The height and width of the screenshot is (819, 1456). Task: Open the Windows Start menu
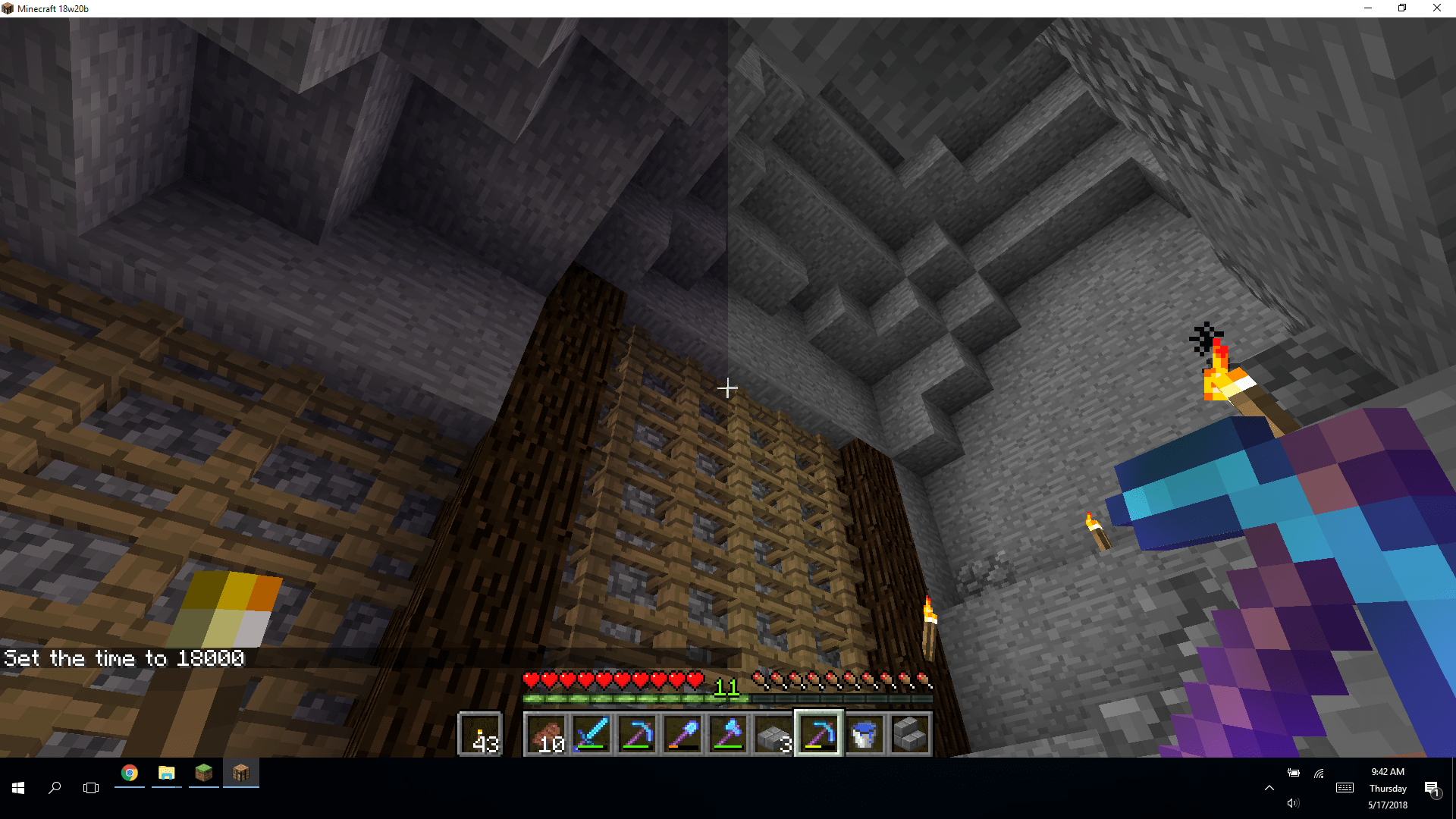17,788
